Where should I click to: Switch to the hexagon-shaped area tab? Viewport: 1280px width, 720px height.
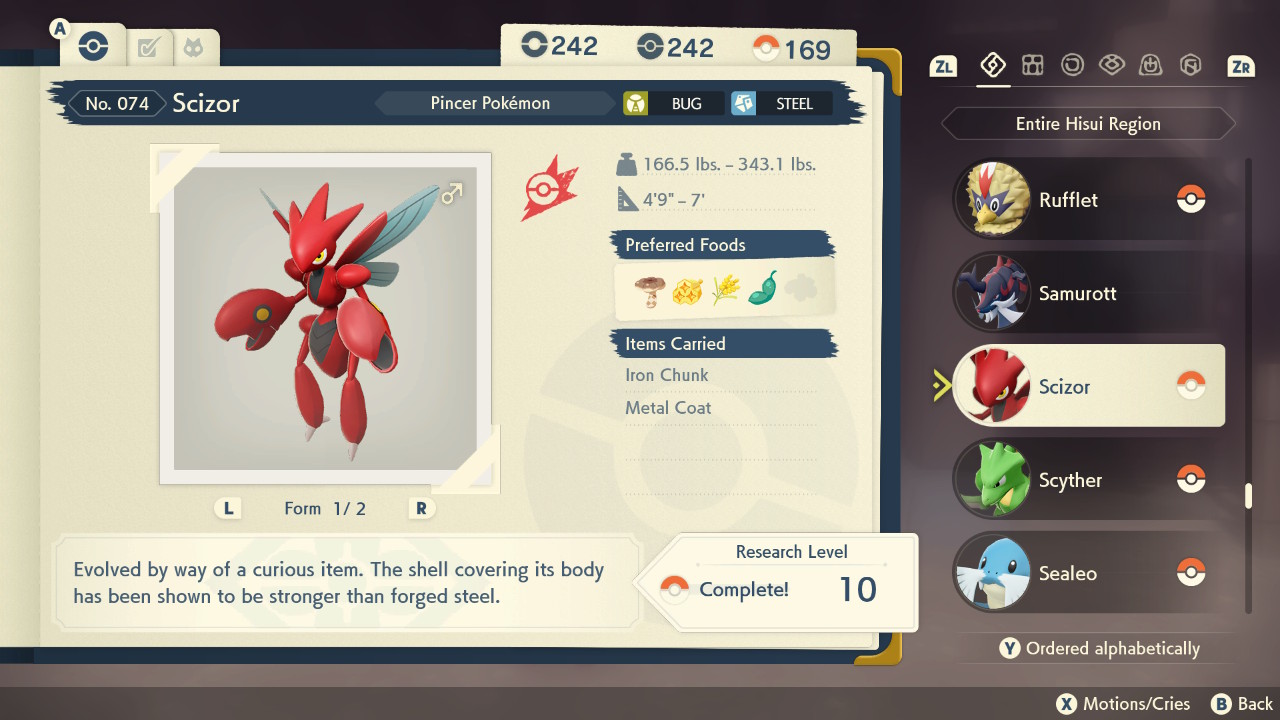click(1190, 65)
